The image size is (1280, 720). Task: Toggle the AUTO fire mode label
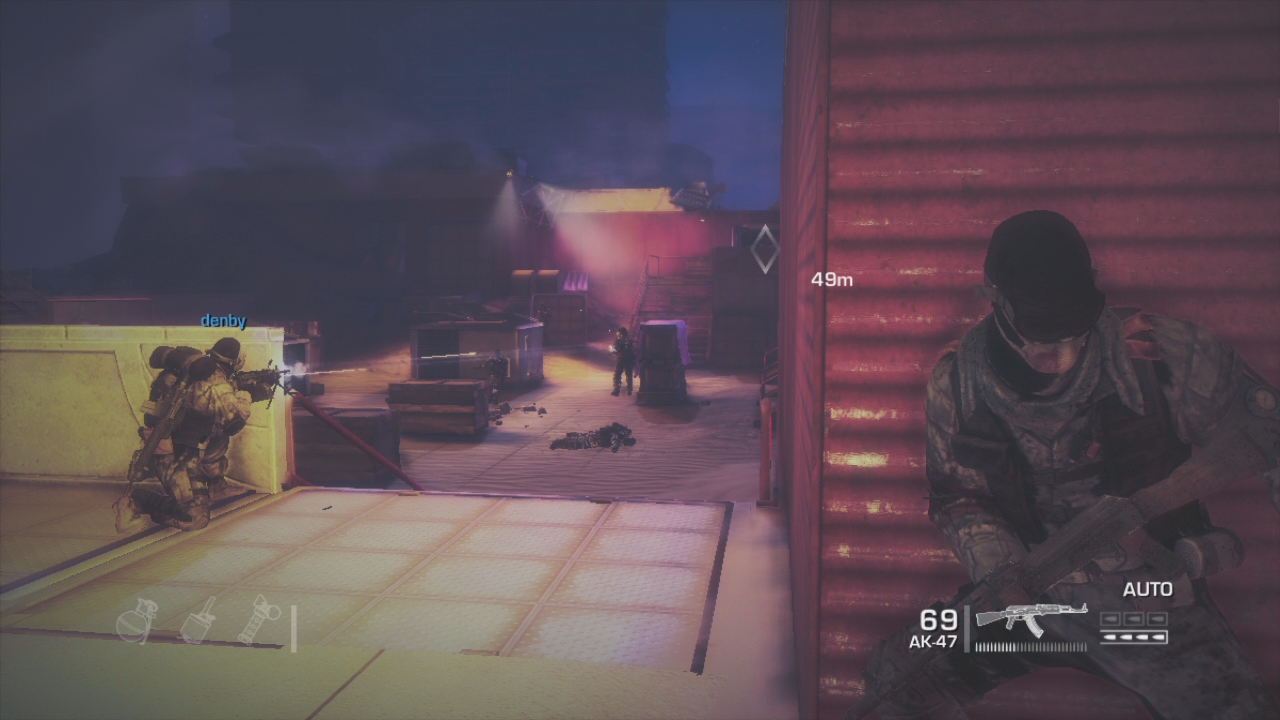[x=1147, y=590]
